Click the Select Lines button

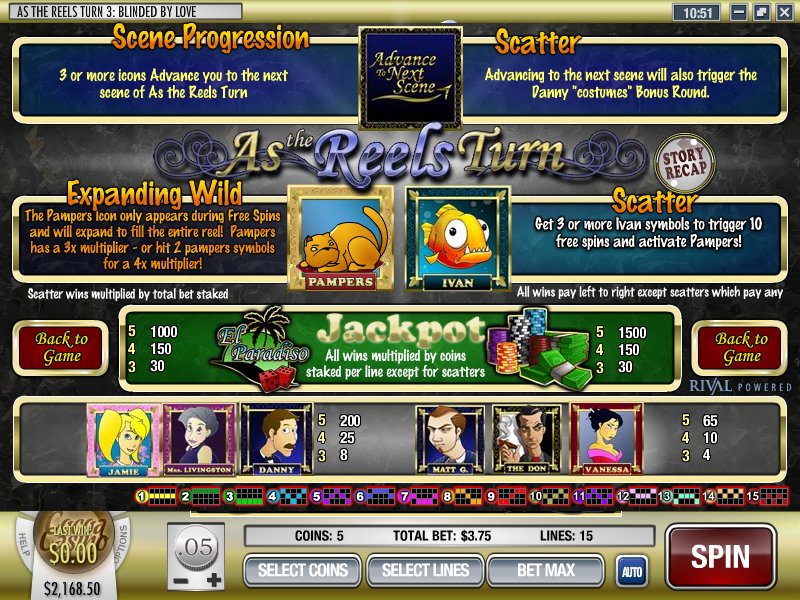point(425,570)
